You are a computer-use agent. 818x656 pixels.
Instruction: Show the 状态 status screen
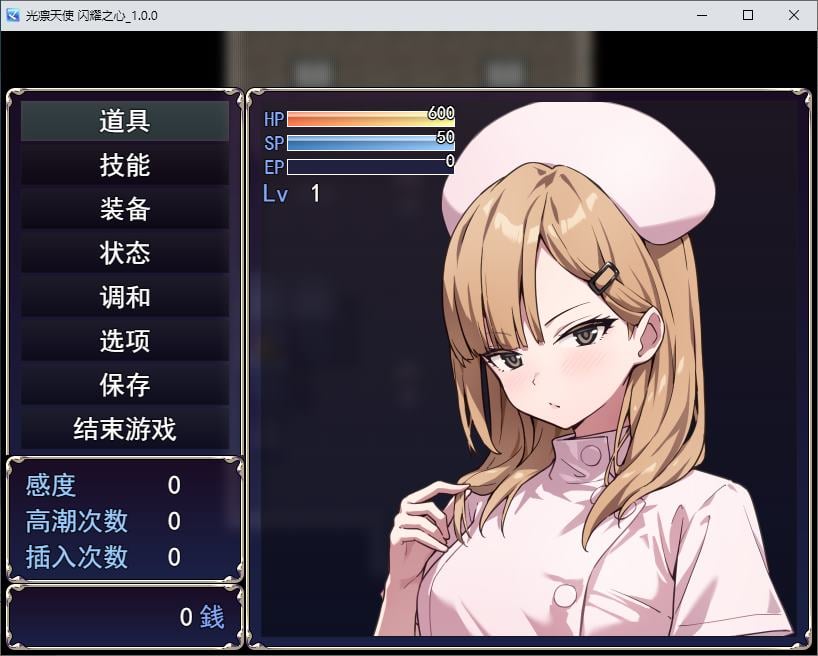pos(125,253)
